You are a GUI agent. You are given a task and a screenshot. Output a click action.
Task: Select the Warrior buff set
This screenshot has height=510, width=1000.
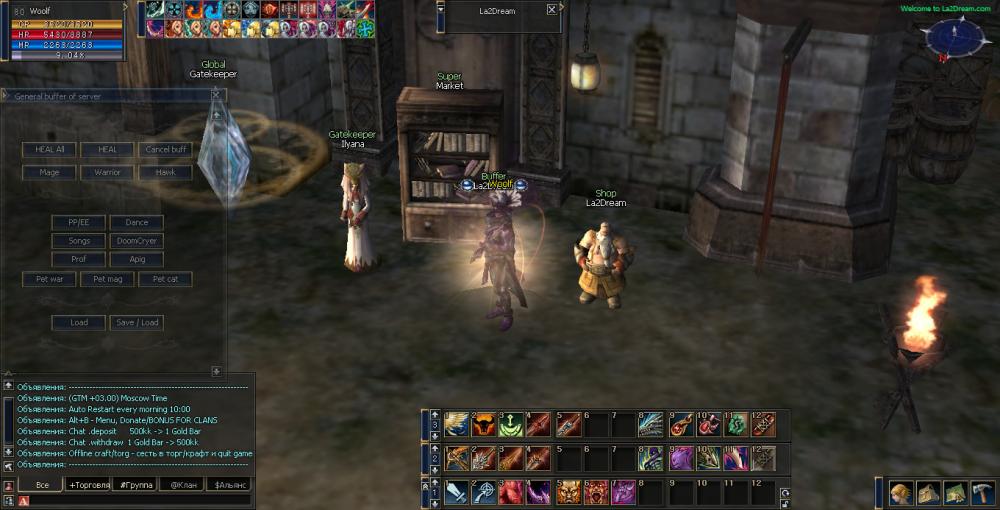pos(107,172)
